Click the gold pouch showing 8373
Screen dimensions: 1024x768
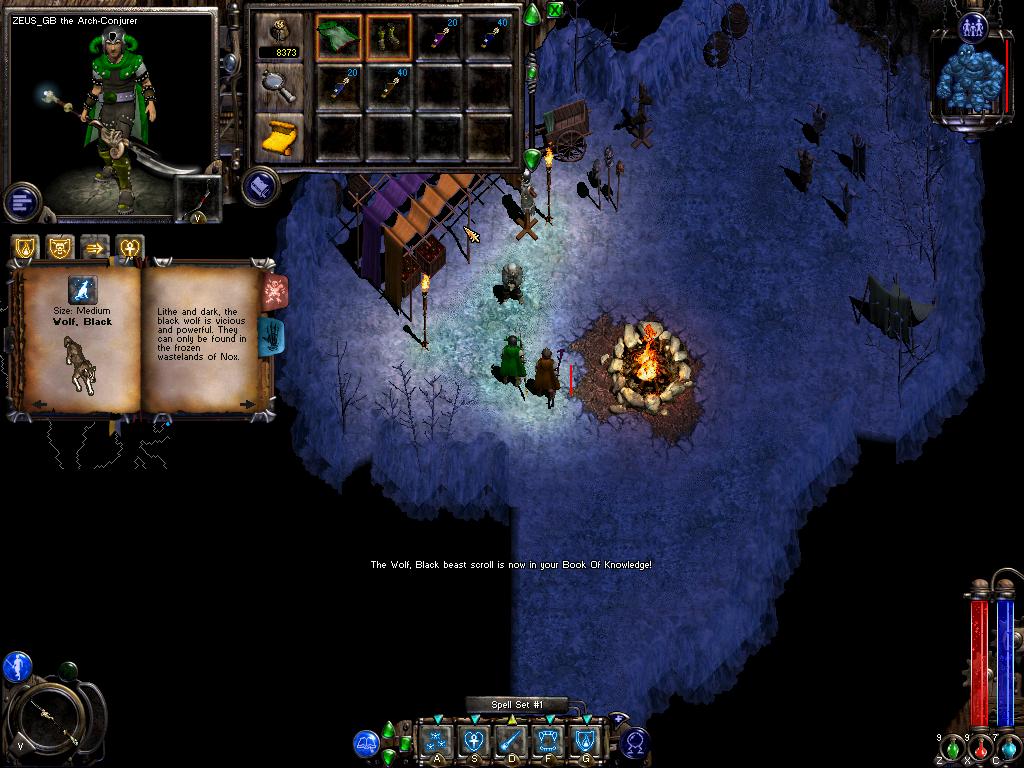tap(279, 38)
